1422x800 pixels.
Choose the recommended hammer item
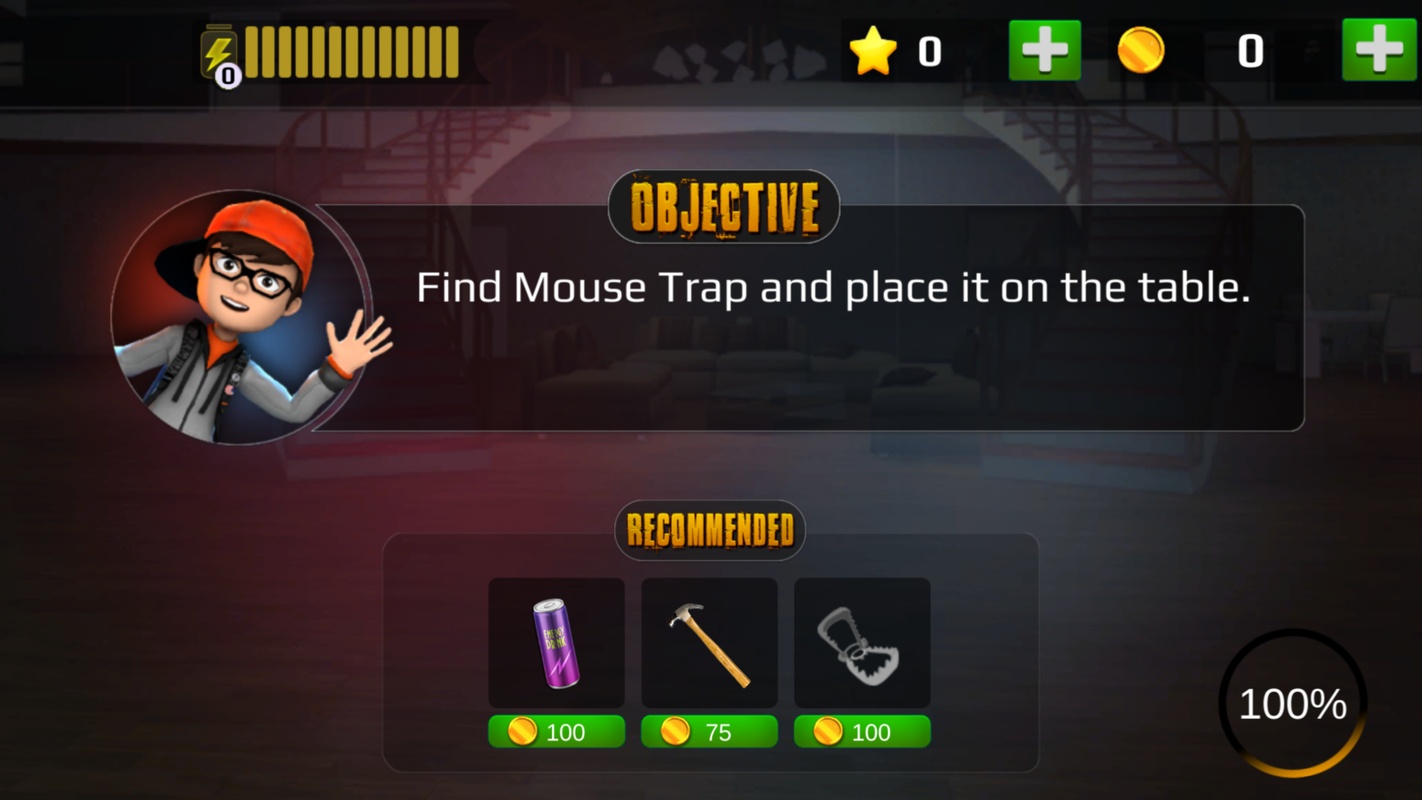click(709, 643)
